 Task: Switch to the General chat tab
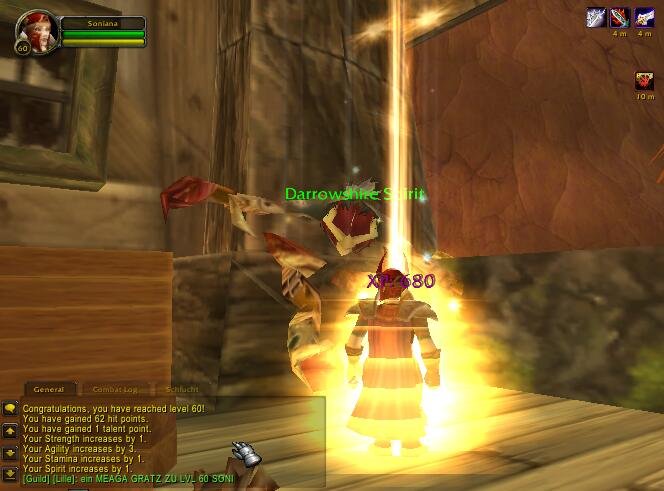(49, 389)
